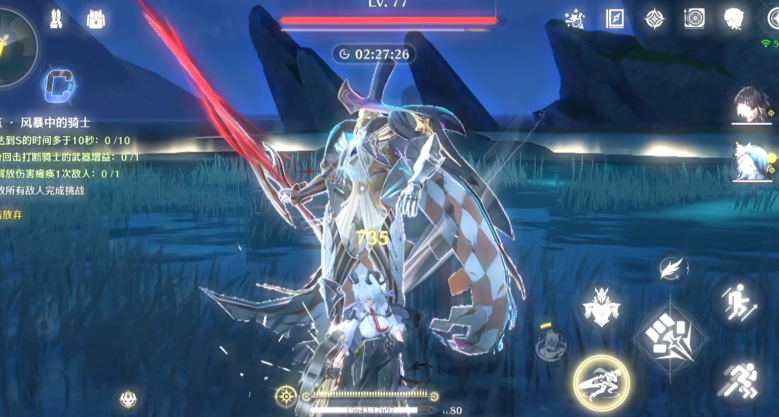Viewport: 779px width, 417px height.
Task: Open the minimap in the corner
Action: click(x=14, y=45)
